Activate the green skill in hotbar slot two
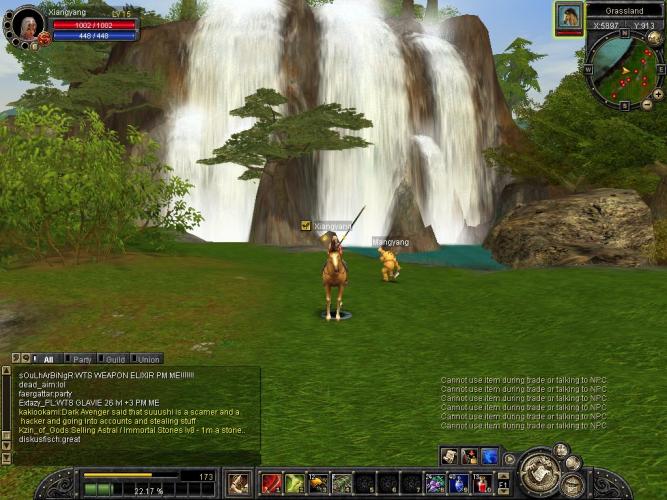 coord(295,484)
